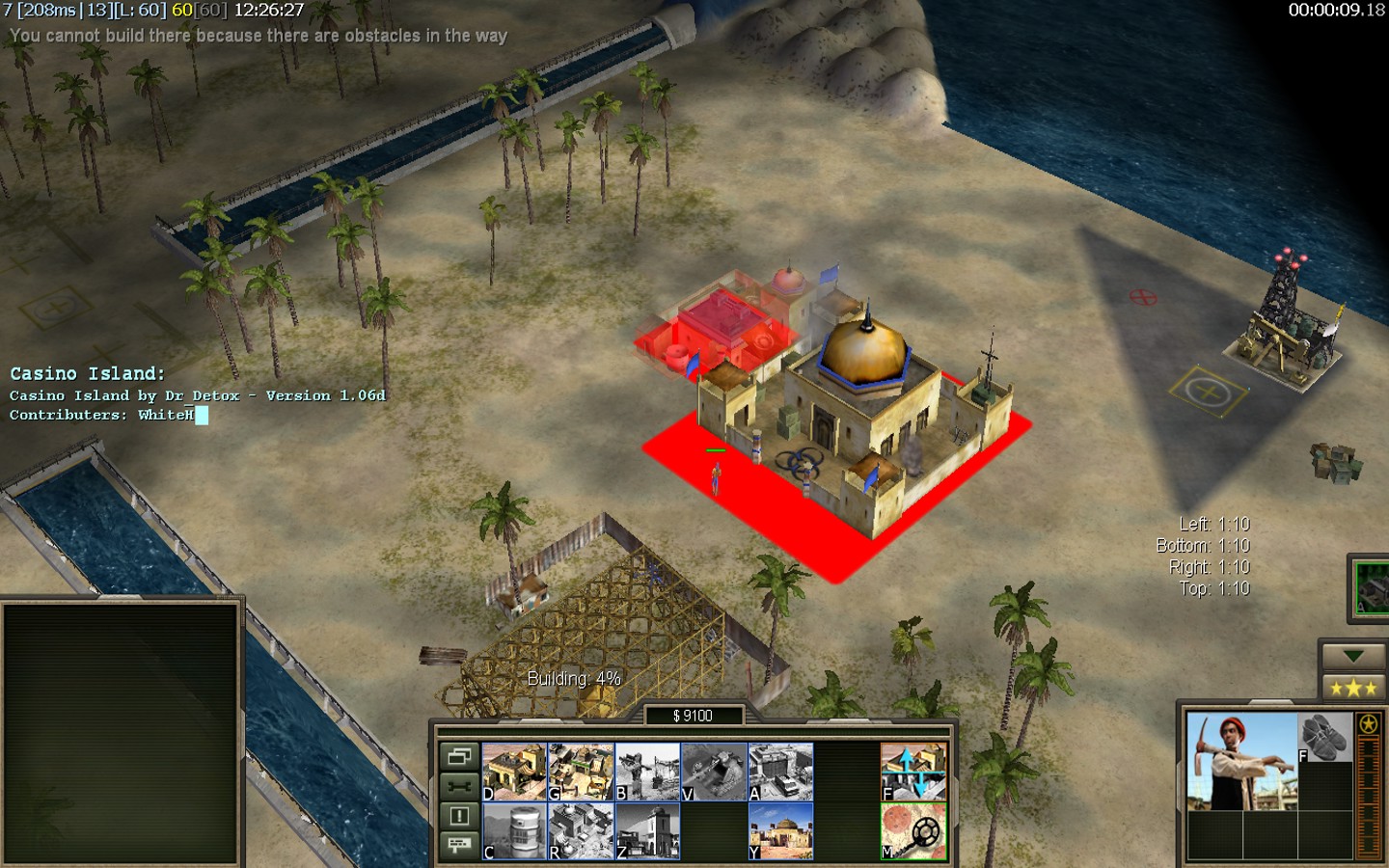The image size is (1389, 868).
Task: Open the chat message button
Action: pos(459,845)
